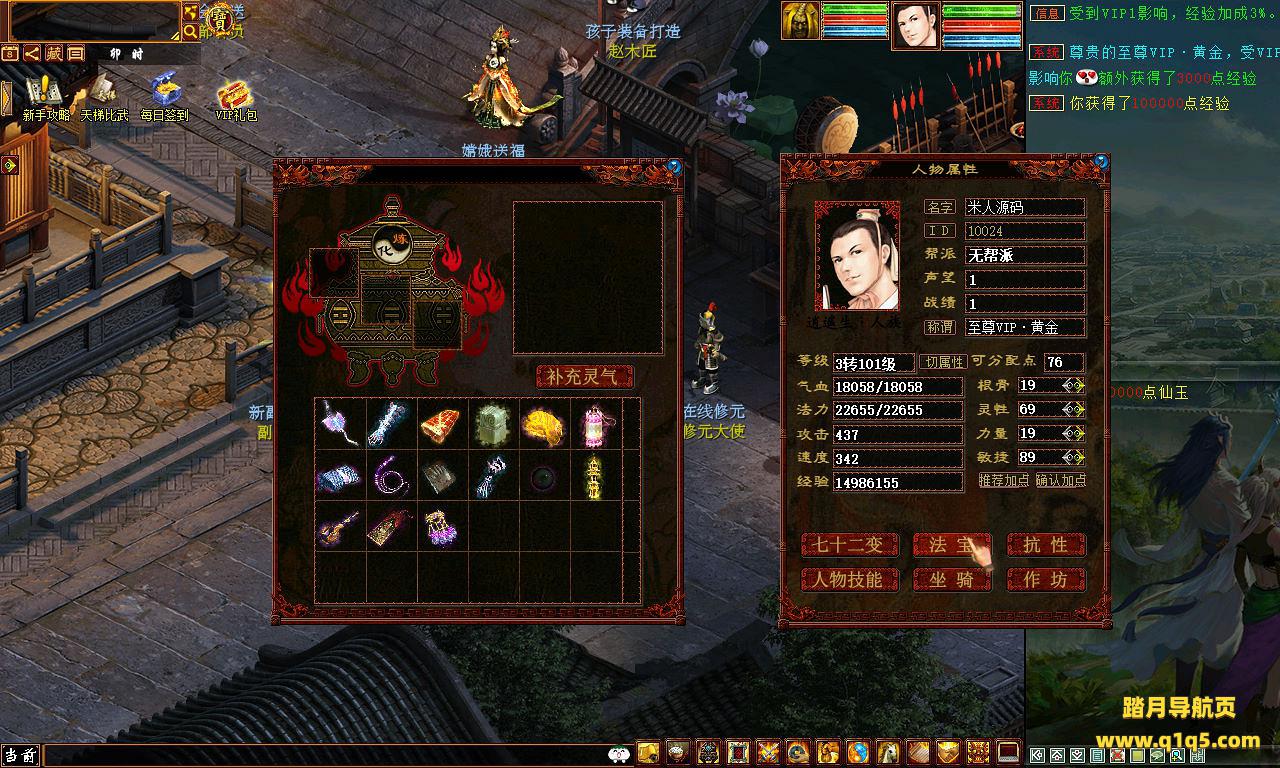This screenshot has width=1280, height=768.
Task: Open the 坐骑 mount panel
Action: click(951, 580)
